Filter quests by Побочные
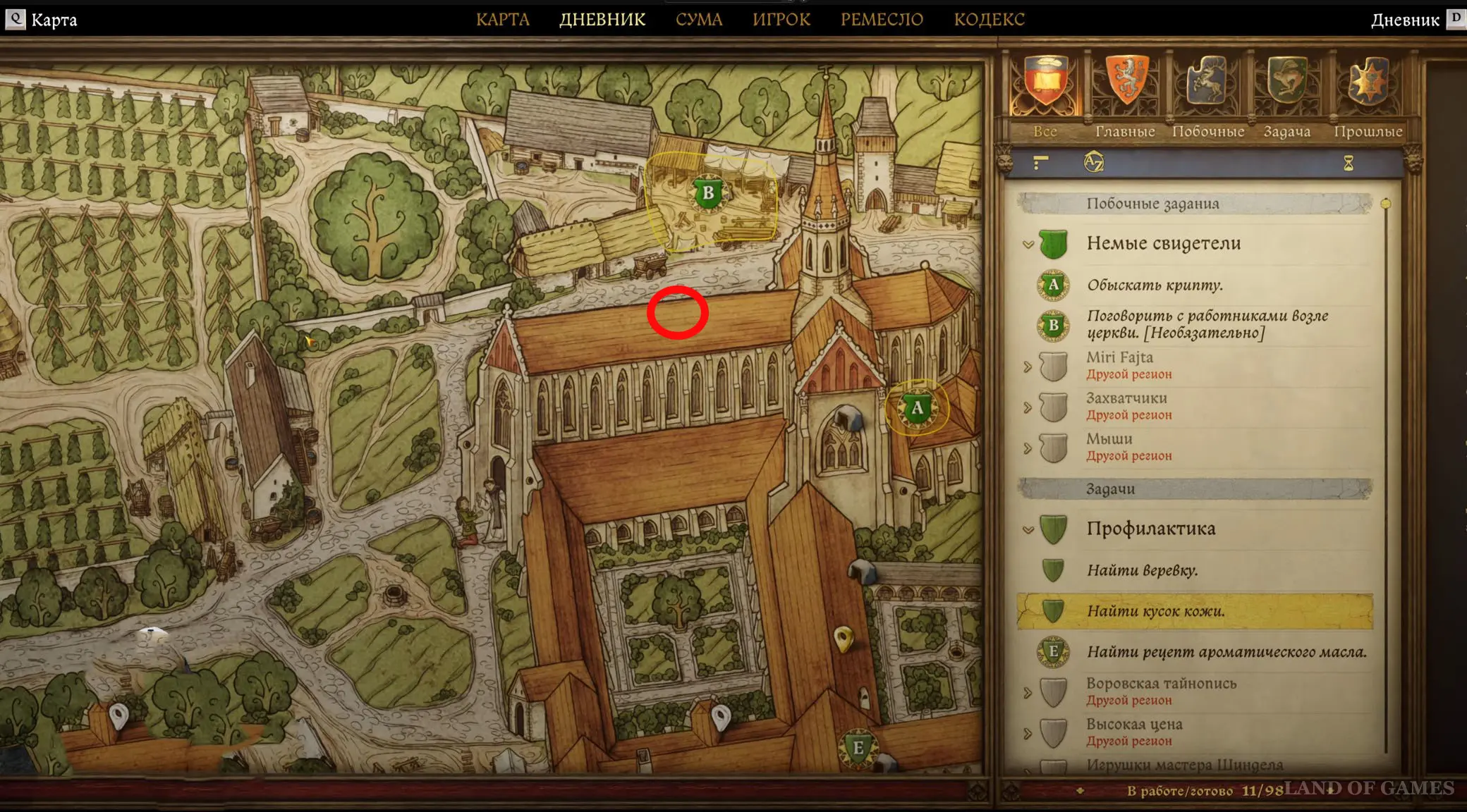The width and height of the screenshot is (1467, 812). tap(1207, 85)
